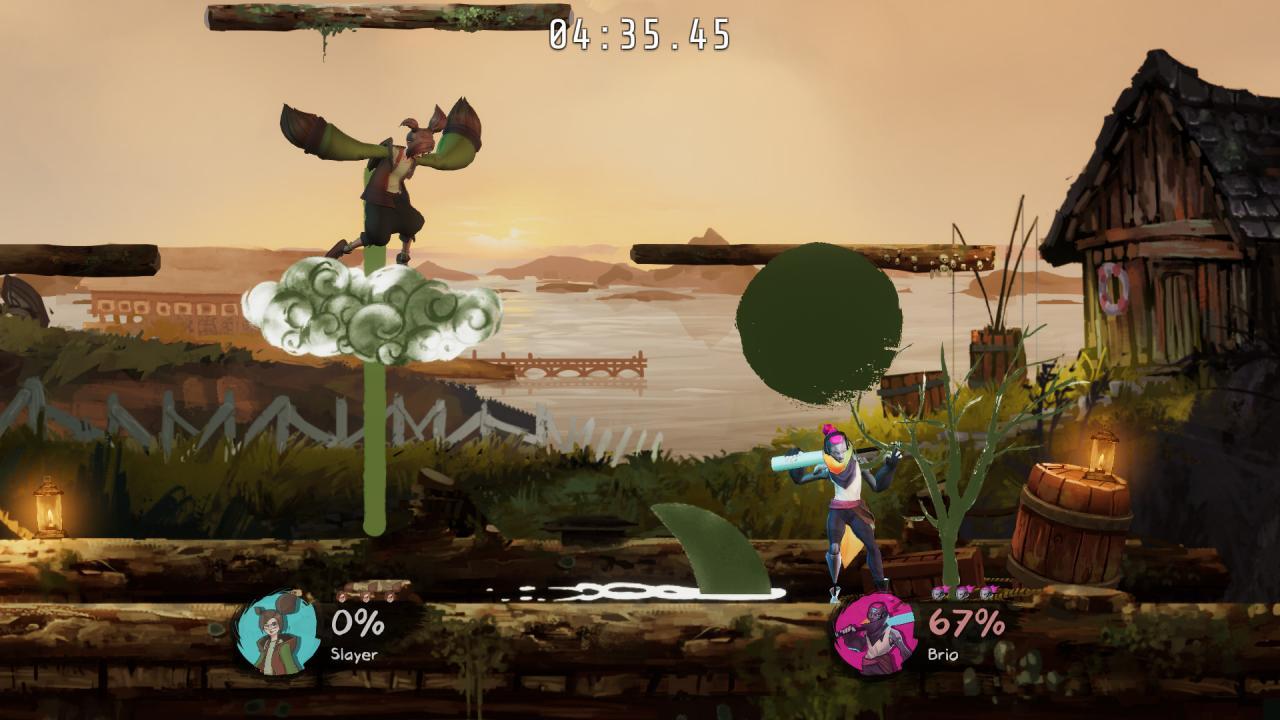This screenshot has width=1280, height=720.
Task: Select Slayer's player portrait
Action: tap(277, 634)
